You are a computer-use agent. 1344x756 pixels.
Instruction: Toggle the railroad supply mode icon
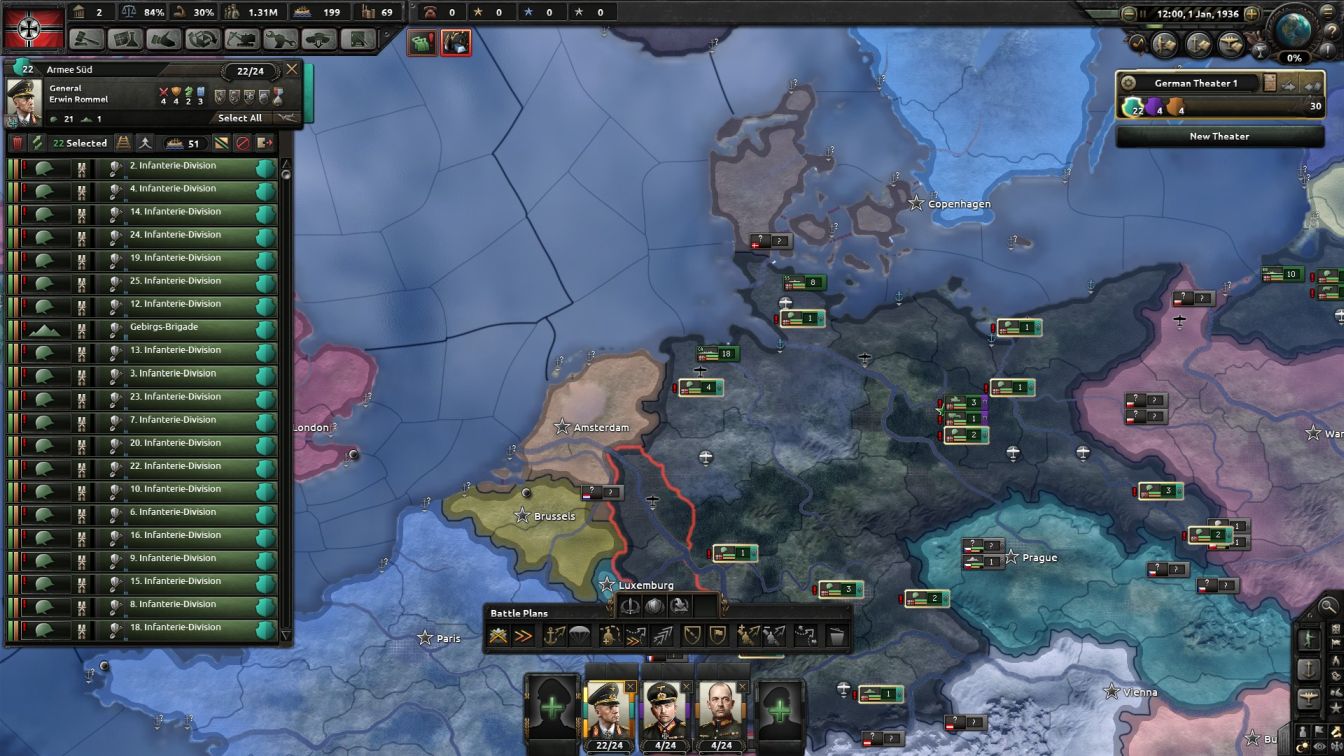tap(122, 143)
